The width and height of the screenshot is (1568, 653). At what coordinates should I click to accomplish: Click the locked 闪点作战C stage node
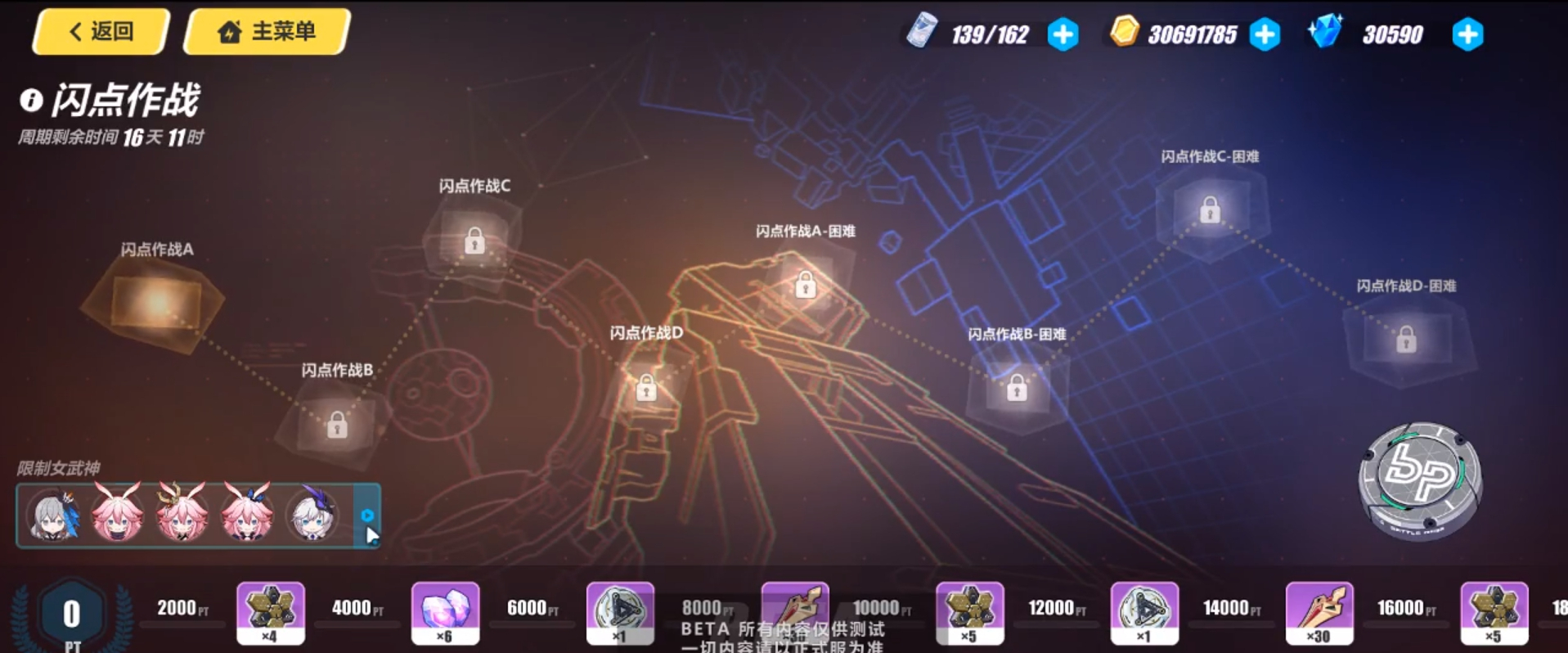click(x=473, y=240)
